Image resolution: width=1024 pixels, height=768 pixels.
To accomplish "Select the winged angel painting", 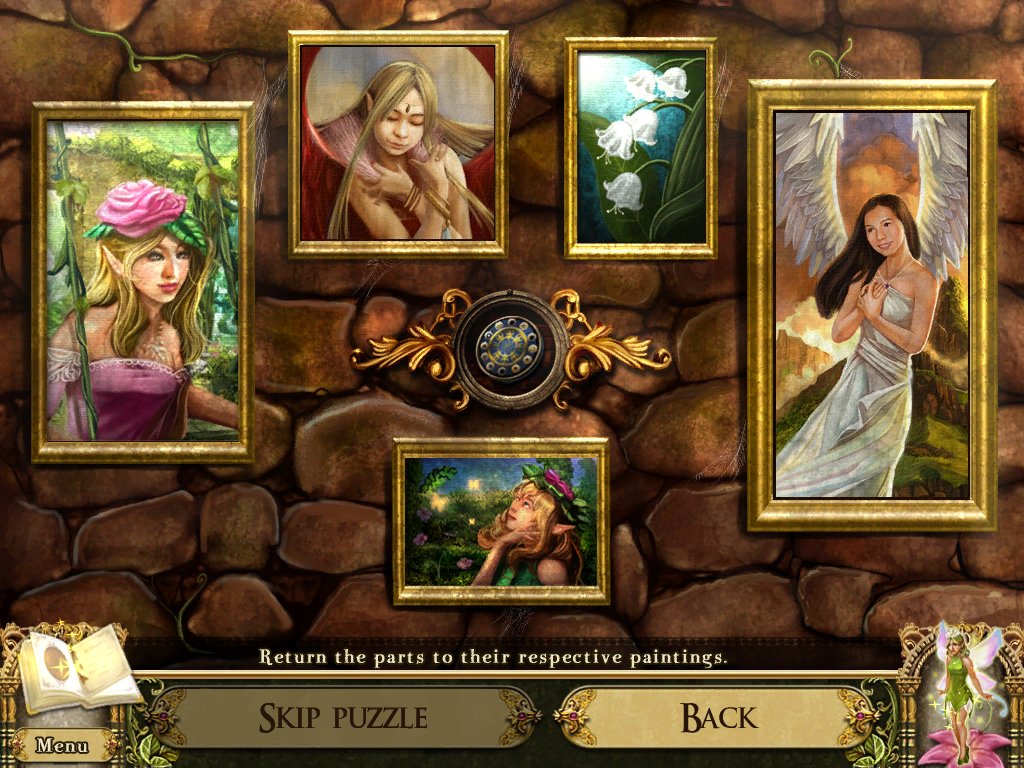I will click(x=871, y=304).
